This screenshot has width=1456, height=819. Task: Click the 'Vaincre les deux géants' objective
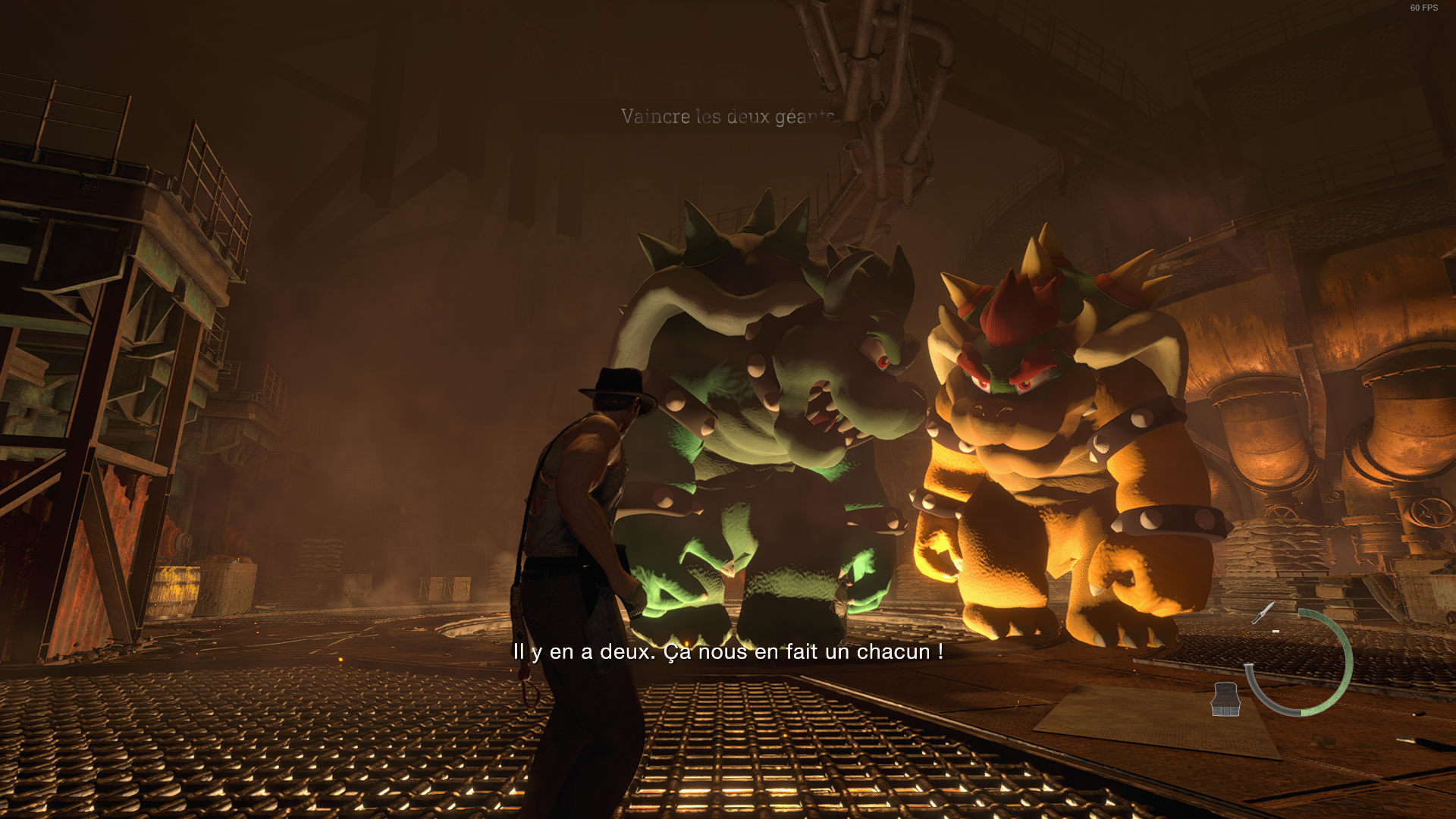click(727, 117)
